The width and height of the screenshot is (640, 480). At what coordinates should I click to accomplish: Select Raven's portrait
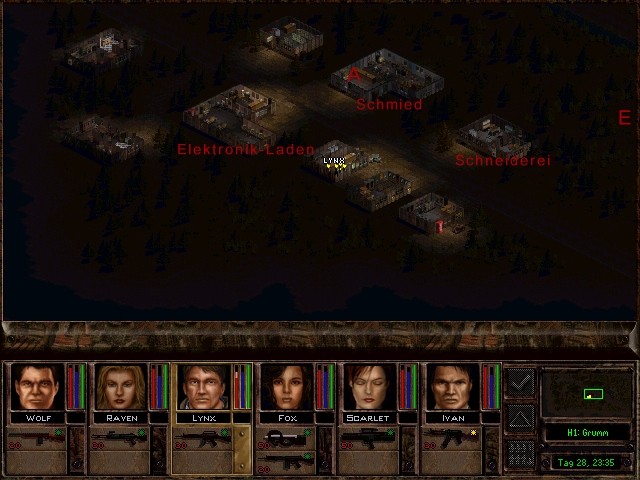(120, 386)
